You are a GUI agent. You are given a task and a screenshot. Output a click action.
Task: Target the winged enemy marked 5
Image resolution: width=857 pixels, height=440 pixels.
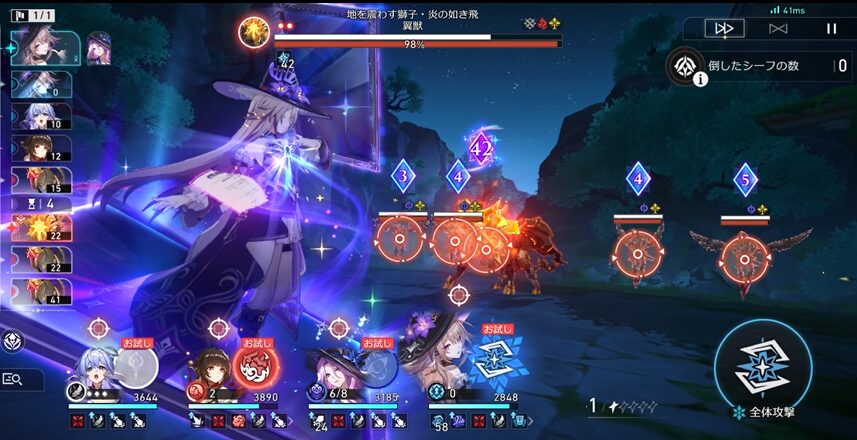pos(744,250)
